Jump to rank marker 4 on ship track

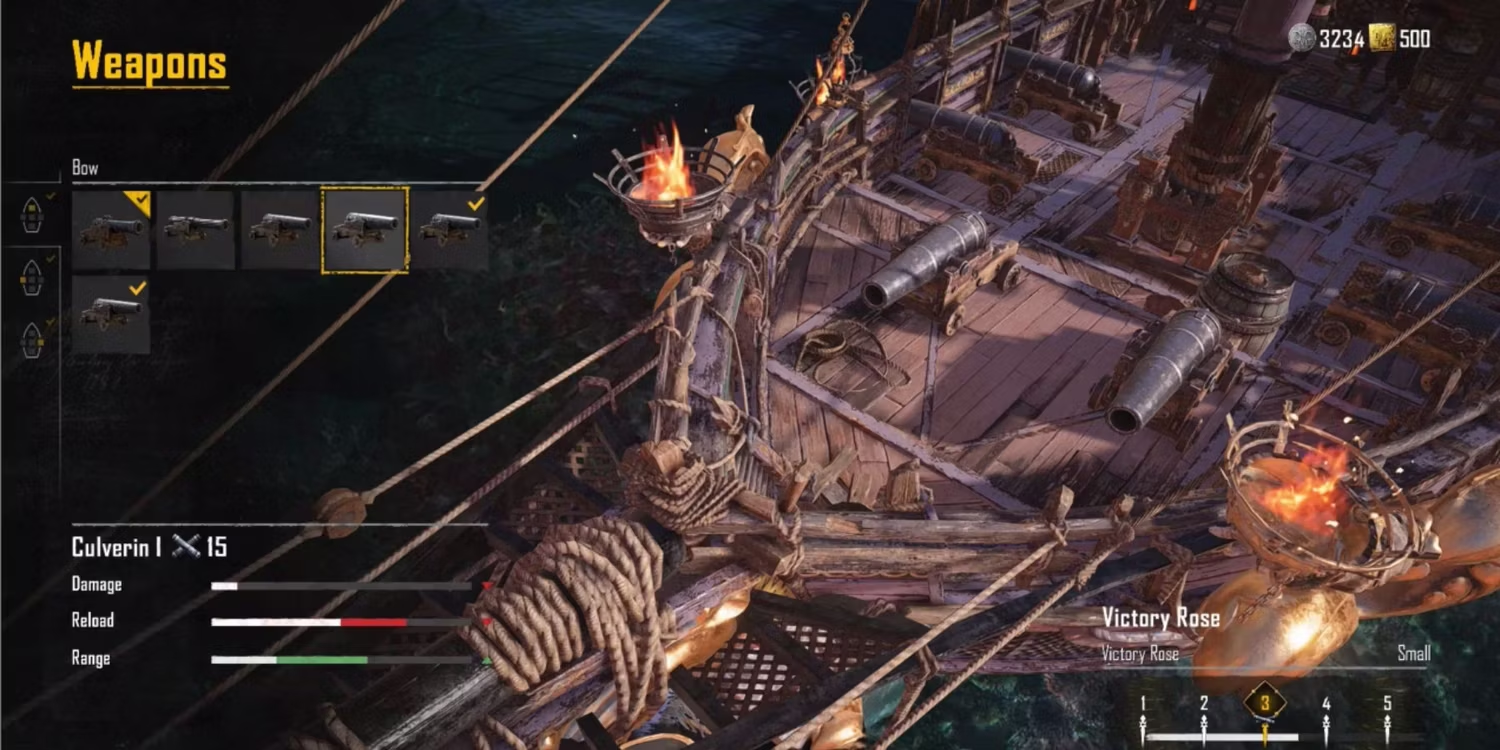1326,705
